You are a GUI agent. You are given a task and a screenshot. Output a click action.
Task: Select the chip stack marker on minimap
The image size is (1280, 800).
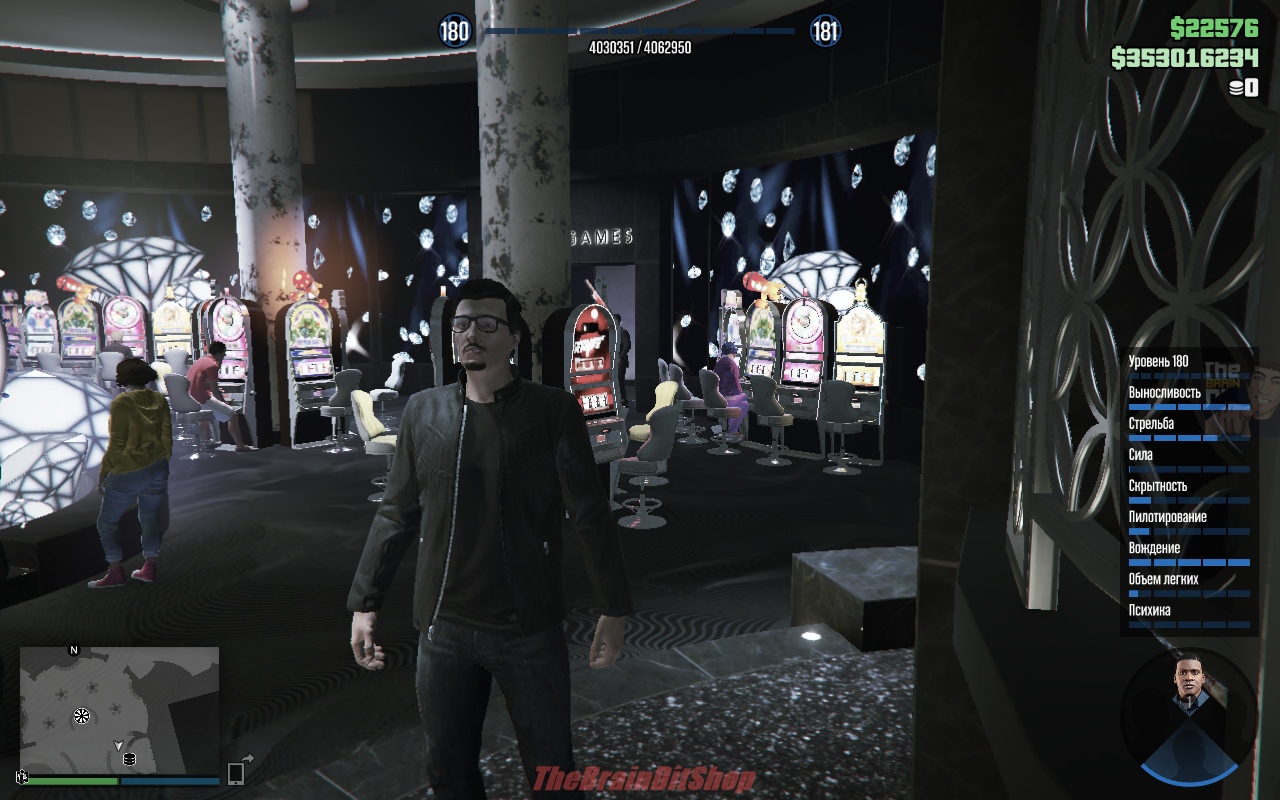129,759
